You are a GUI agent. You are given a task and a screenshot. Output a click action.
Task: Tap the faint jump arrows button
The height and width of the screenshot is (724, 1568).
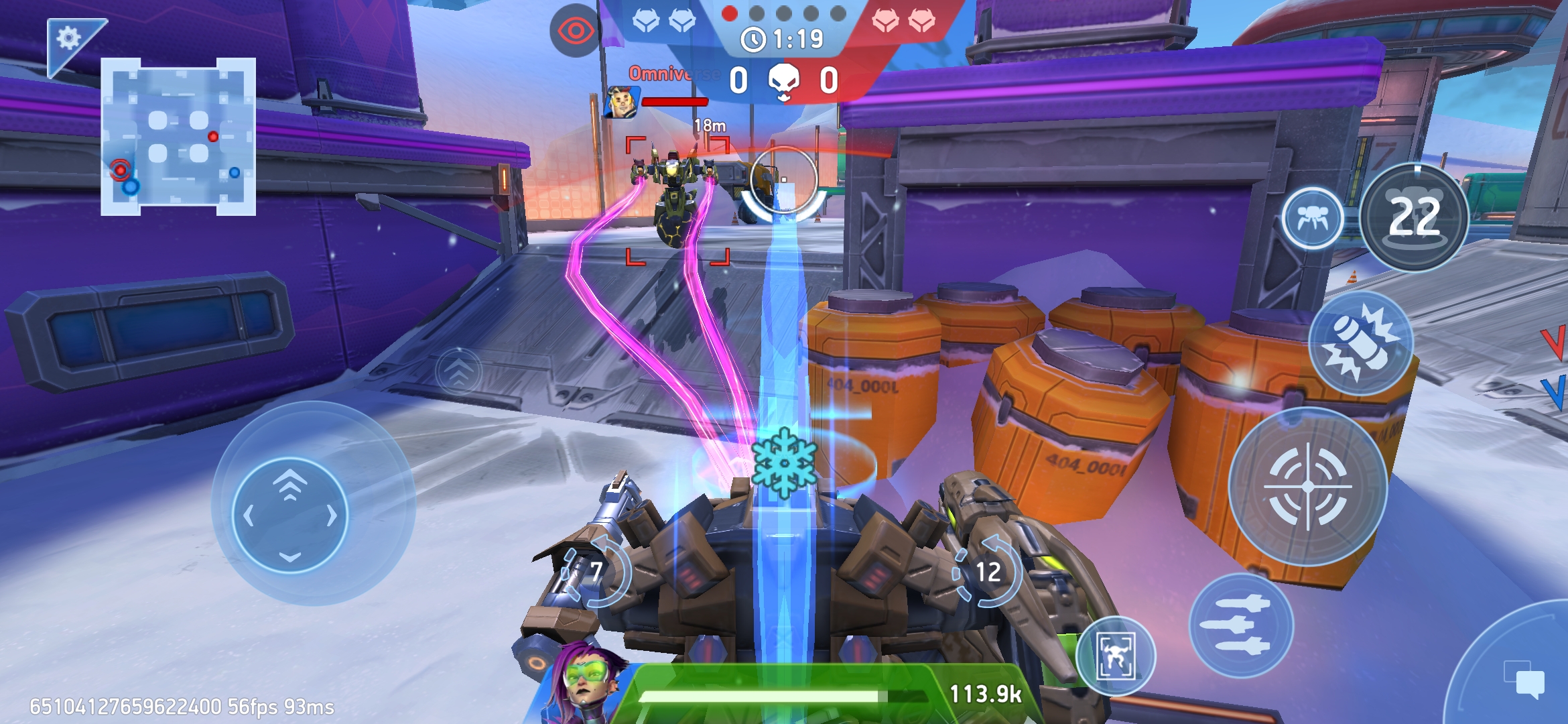point(458,371)
